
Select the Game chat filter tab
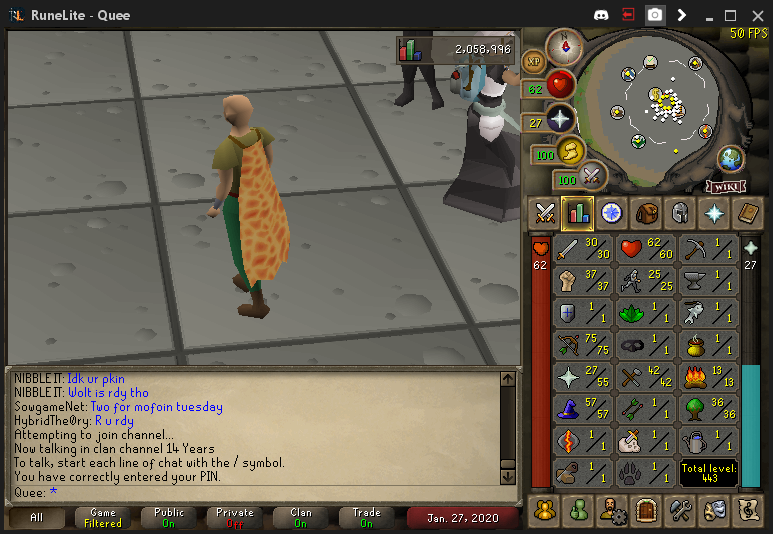point(103,518)
